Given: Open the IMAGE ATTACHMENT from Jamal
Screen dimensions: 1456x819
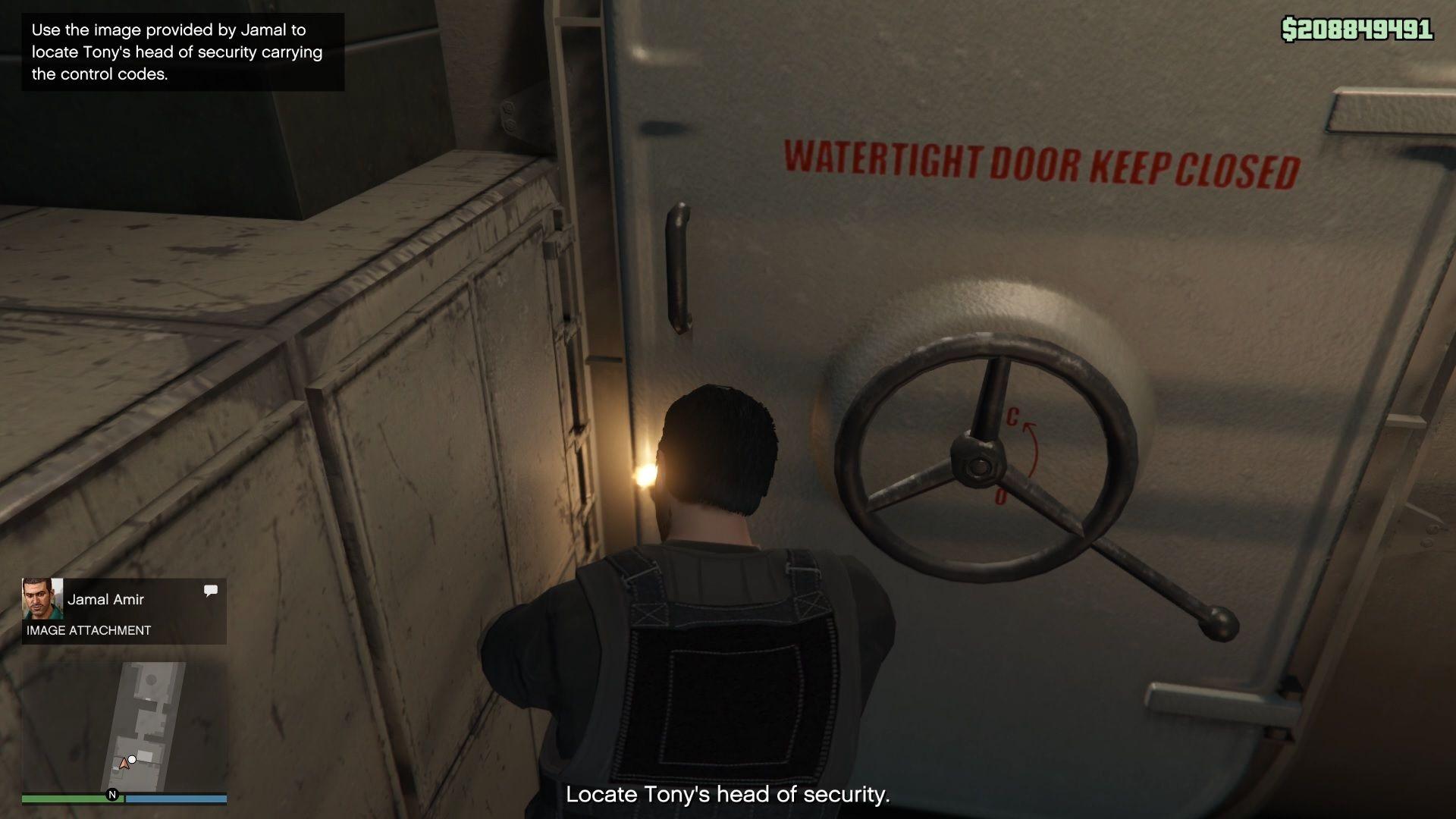Looking at the screenshot, I should coord(88,629).
